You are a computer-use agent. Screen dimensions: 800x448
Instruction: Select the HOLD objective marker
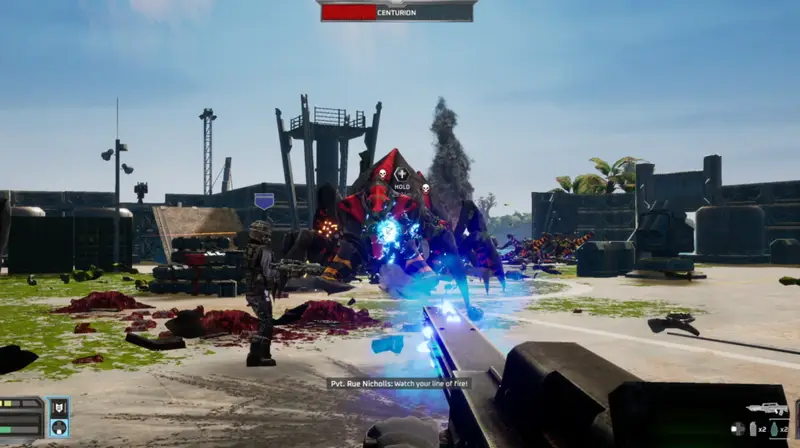point(402,176)
